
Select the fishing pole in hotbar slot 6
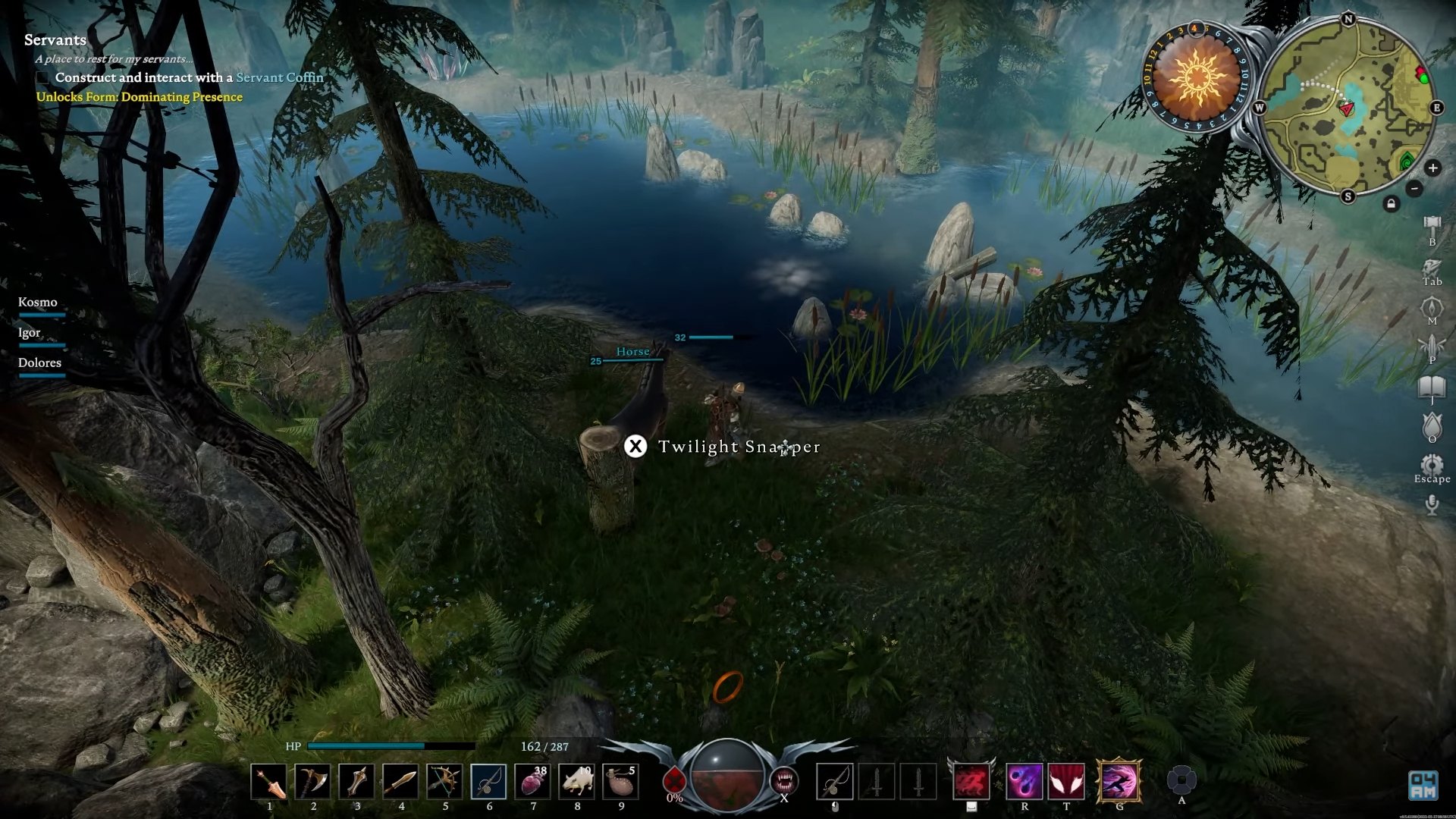pos(488,782)
